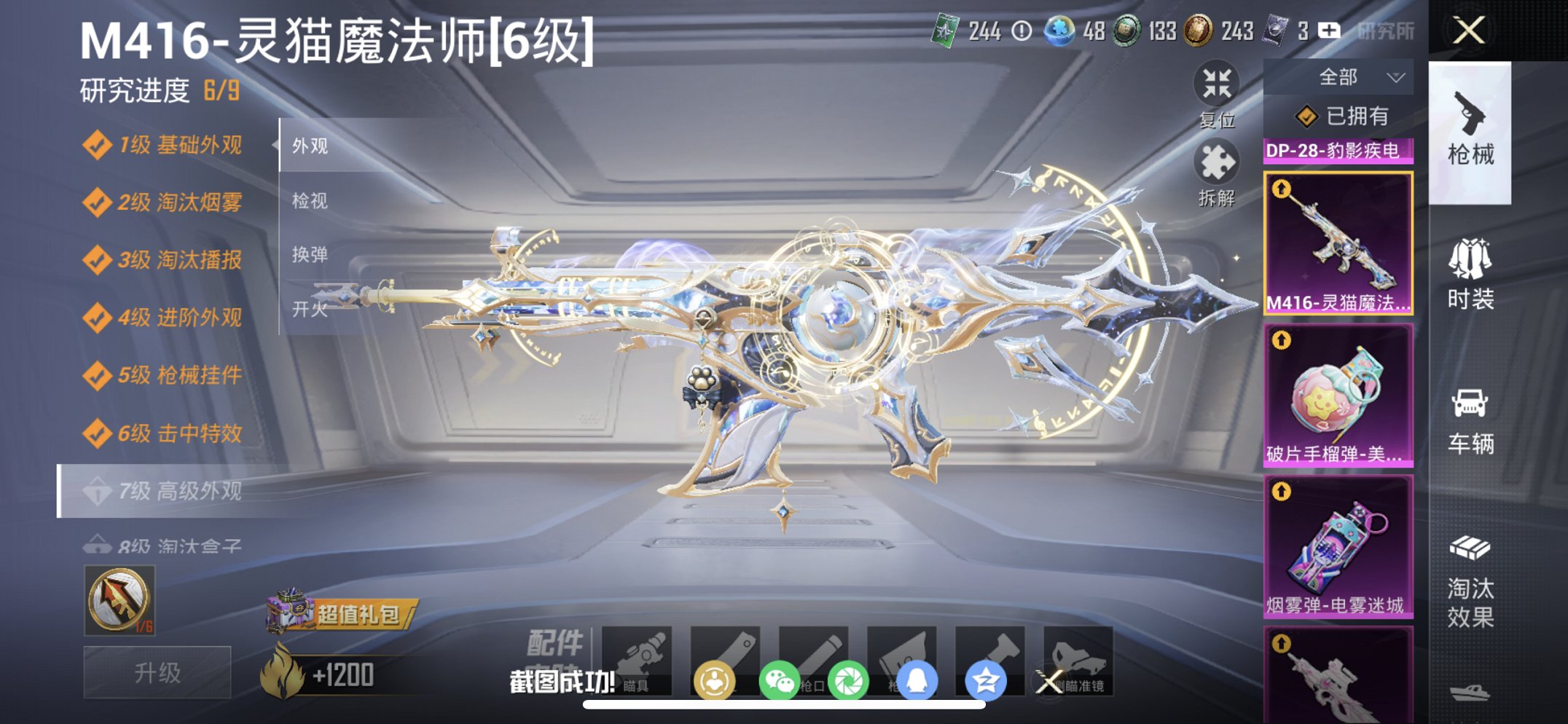This screenshot has width=1568, height=724.
Task: Switch to the 车辆 vehicle category
Action: click(1471, 422)
